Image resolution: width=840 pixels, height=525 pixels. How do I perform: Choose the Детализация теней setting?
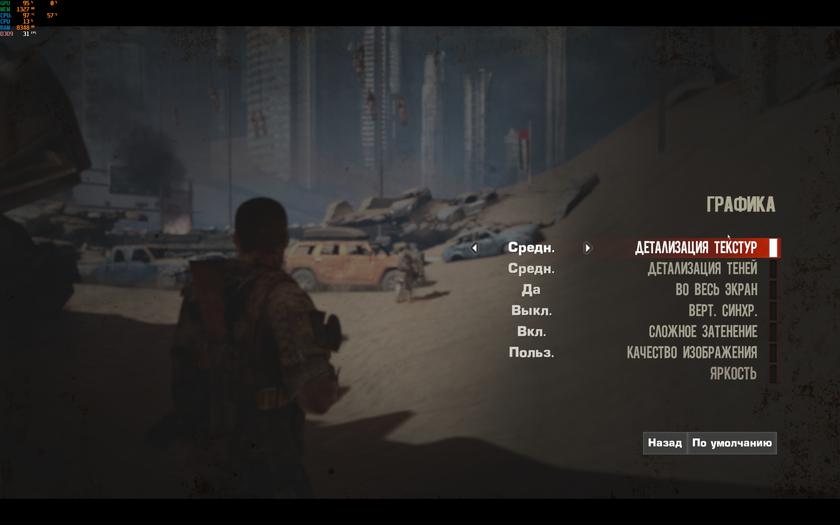702,269
